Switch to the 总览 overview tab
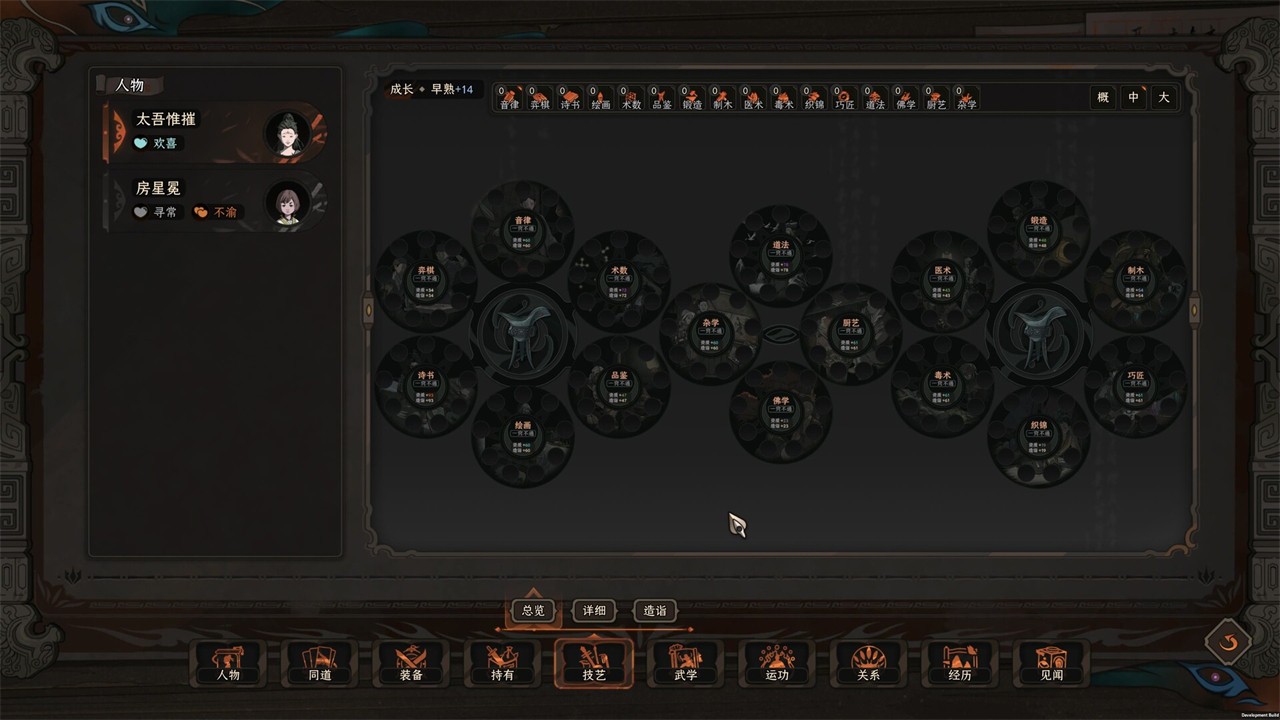1280x720 pixels. [x=533, y=610]
